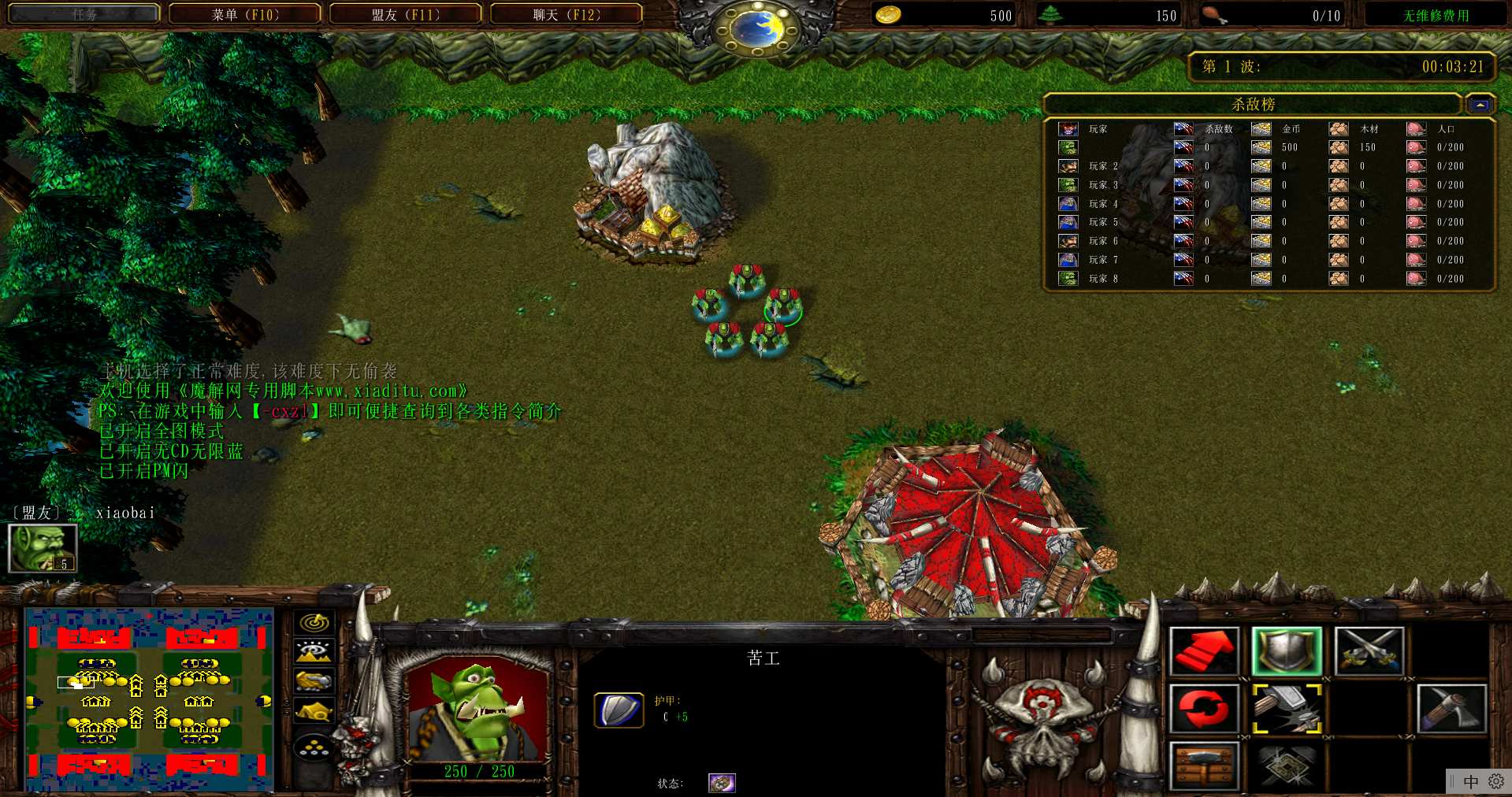This screenshot has height=797, width=1512.
Task: Select the pickaxe Gather command
Action: pyautogui.click(x=1451, y=708)
